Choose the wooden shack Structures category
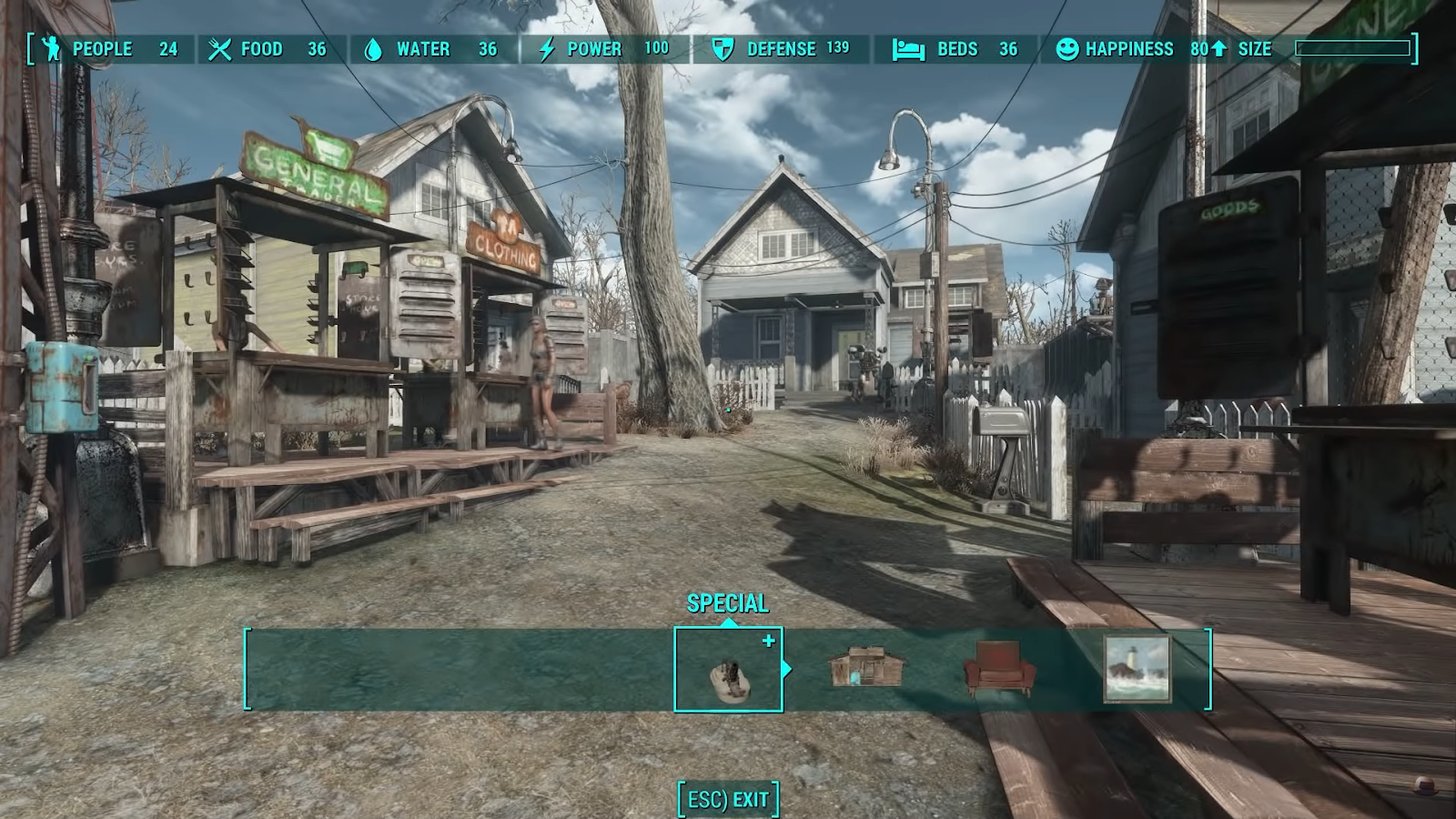This screenshot has height=819, width=1456. click(866, 669)
